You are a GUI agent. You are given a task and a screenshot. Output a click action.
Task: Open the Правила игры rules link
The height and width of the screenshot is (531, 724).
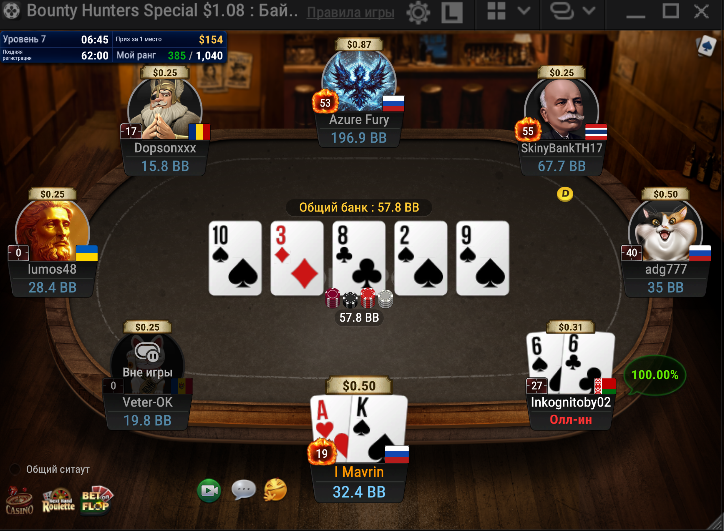click(351, 13)
